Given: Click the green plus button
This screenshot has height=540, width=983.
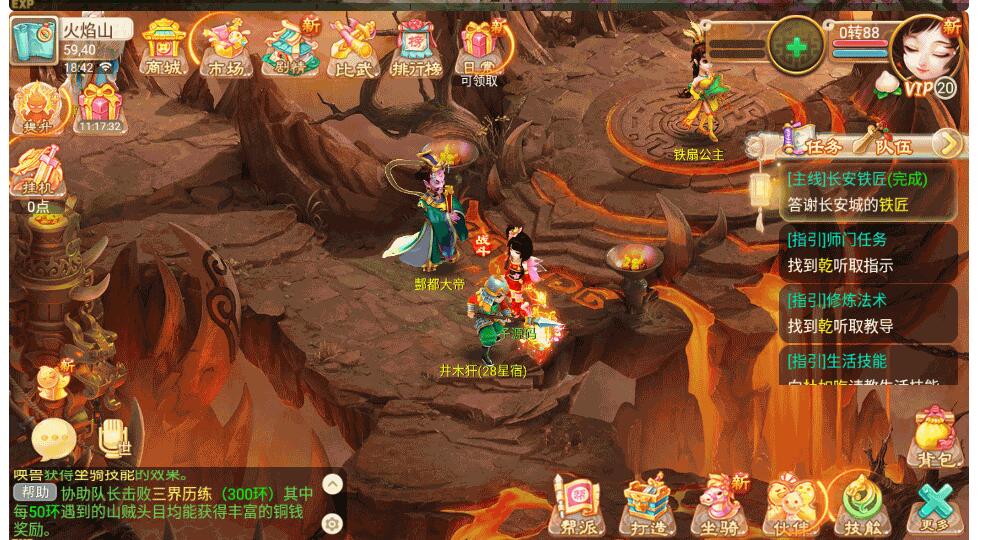Looking at the screenshot, I should pyautogui.click(x=796, y=46).
